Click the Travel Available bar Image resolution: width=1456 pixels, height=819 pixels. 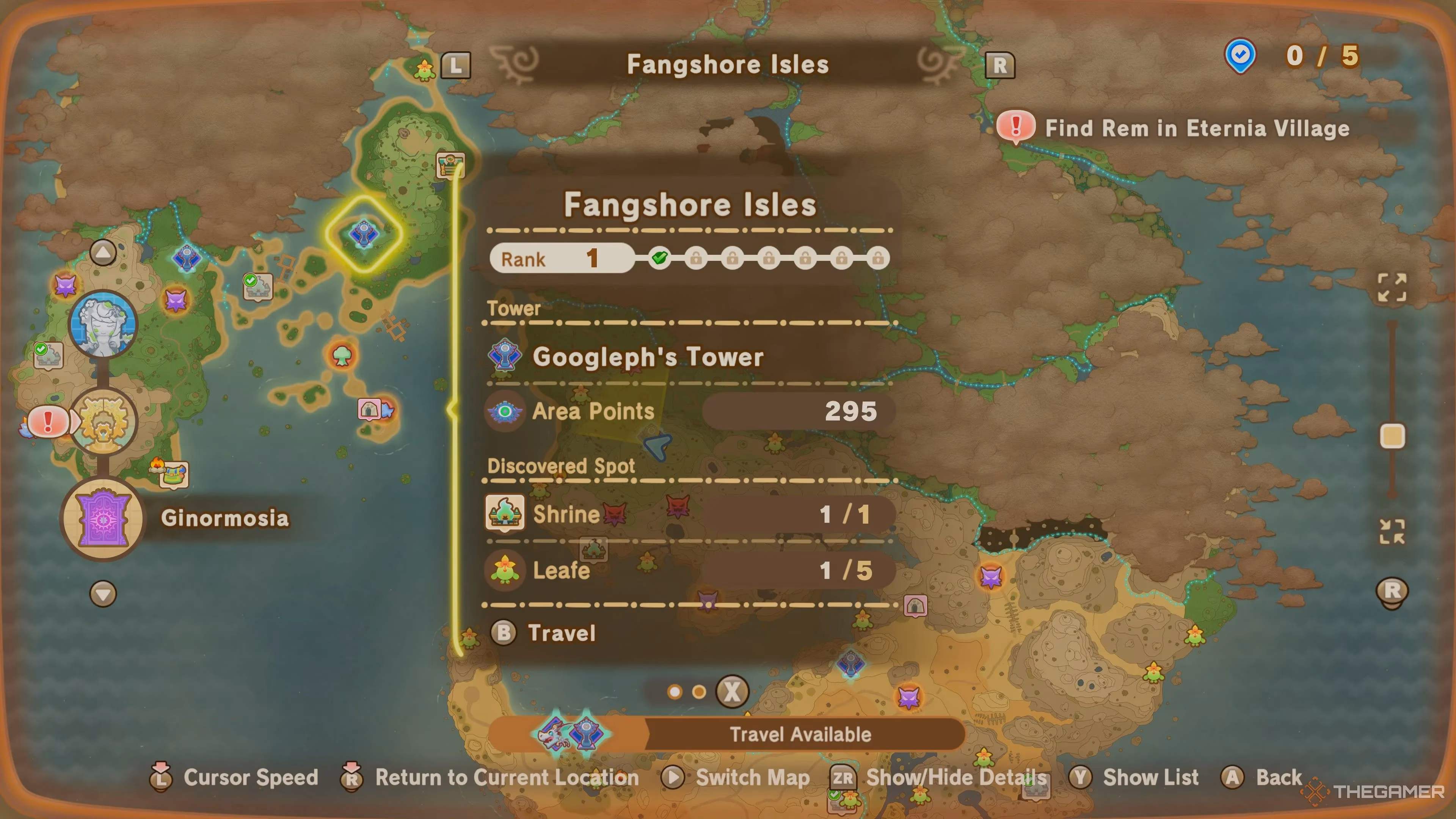coord(800,734)
